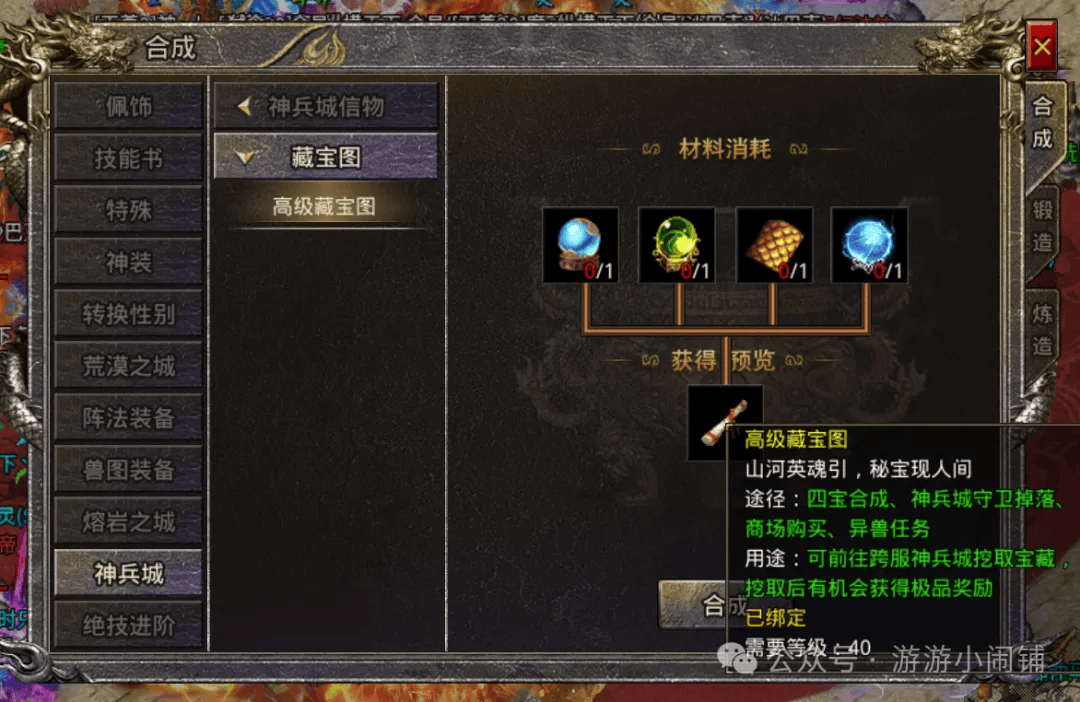Select the blue lightning orb material slot

point(869,245)
